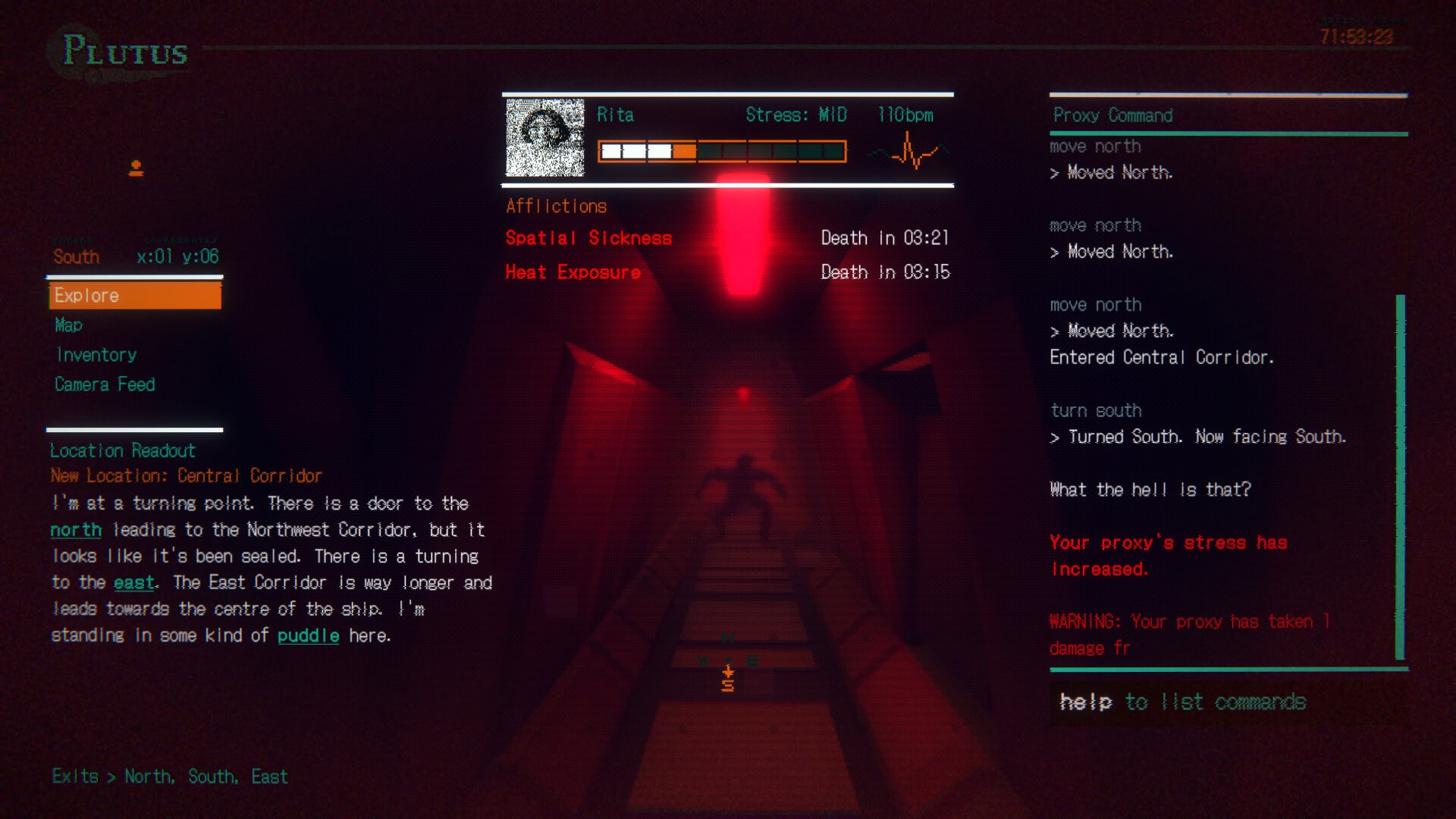Click the N marker on the compass rose
This screenshot has height=819, width=1456.
click(729, 638)
